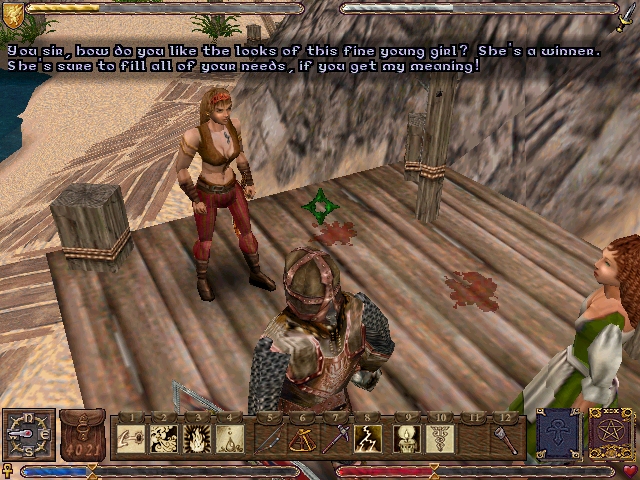Image resolution: width=640 pixels, height=480 pixels.
Task: Open the pentagram spellbook
Action: pos(610,435)
